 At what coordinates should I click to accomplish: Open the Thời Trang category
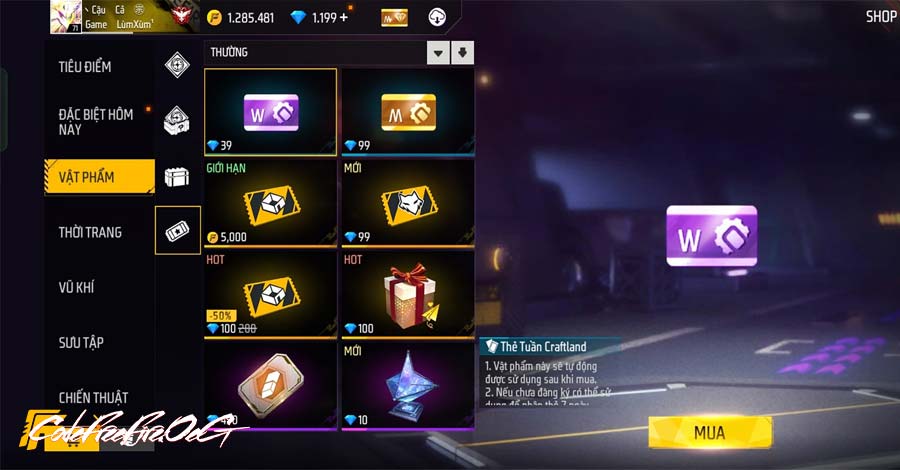(x=90, y=232)
